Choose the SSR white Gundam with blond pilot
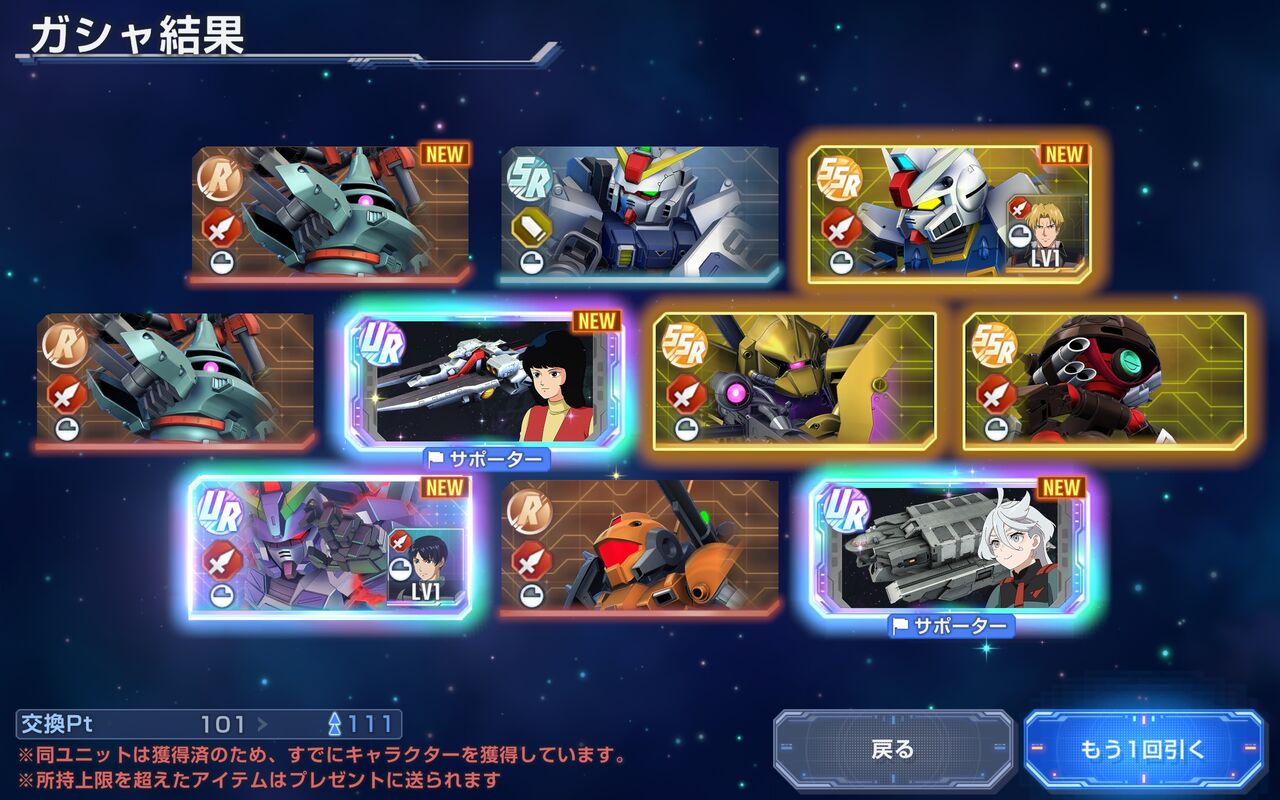Viewport: 1280px width, 800px height. pyautogui.click(x=948, y=211)
